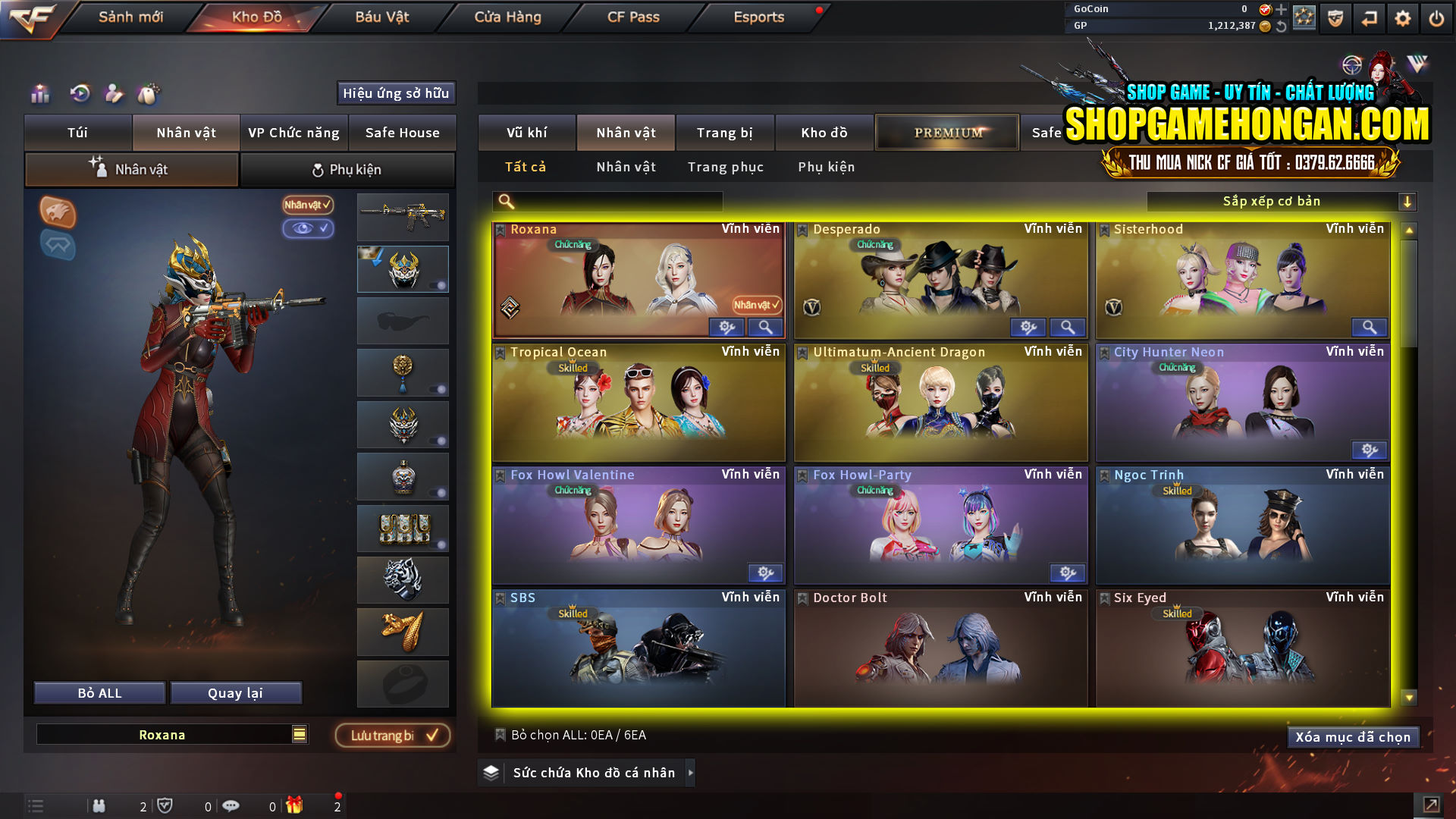
Task: Open the gift box icon with red notification
Action: click(296, 806)
